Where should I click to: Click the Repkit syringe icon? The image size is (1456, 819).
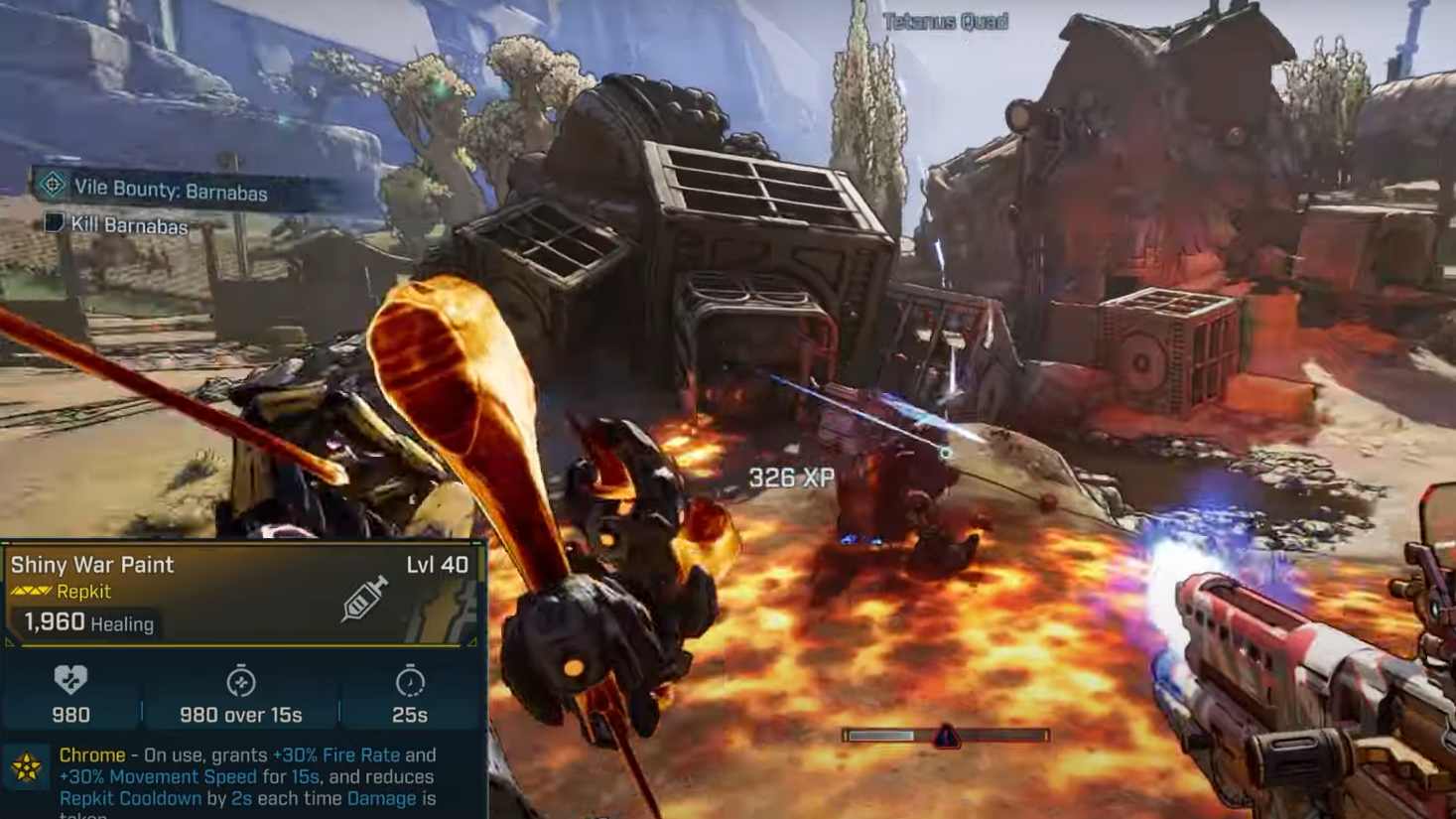coord(363,599)
